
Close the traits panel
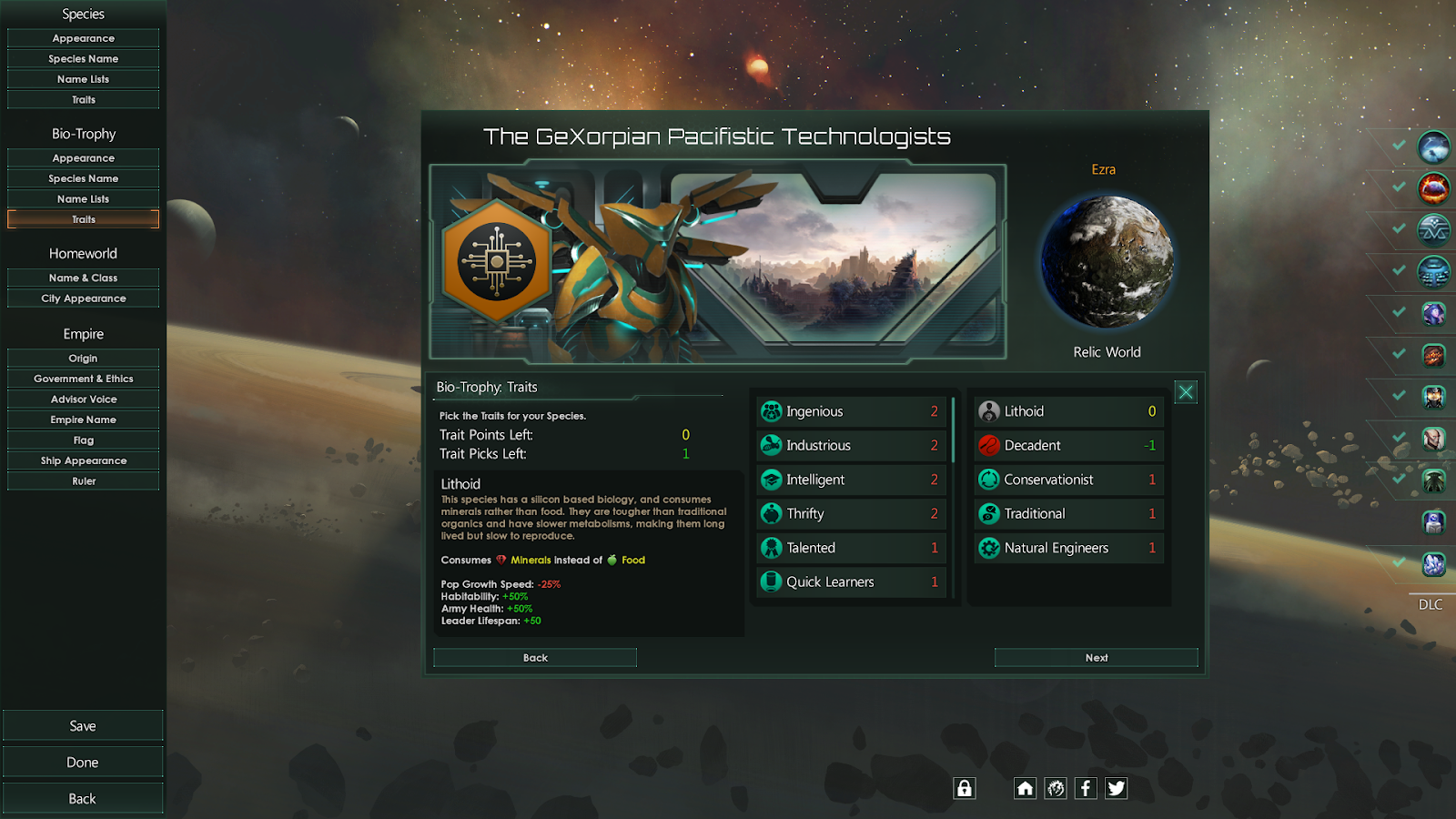(x=1186, y=392)
